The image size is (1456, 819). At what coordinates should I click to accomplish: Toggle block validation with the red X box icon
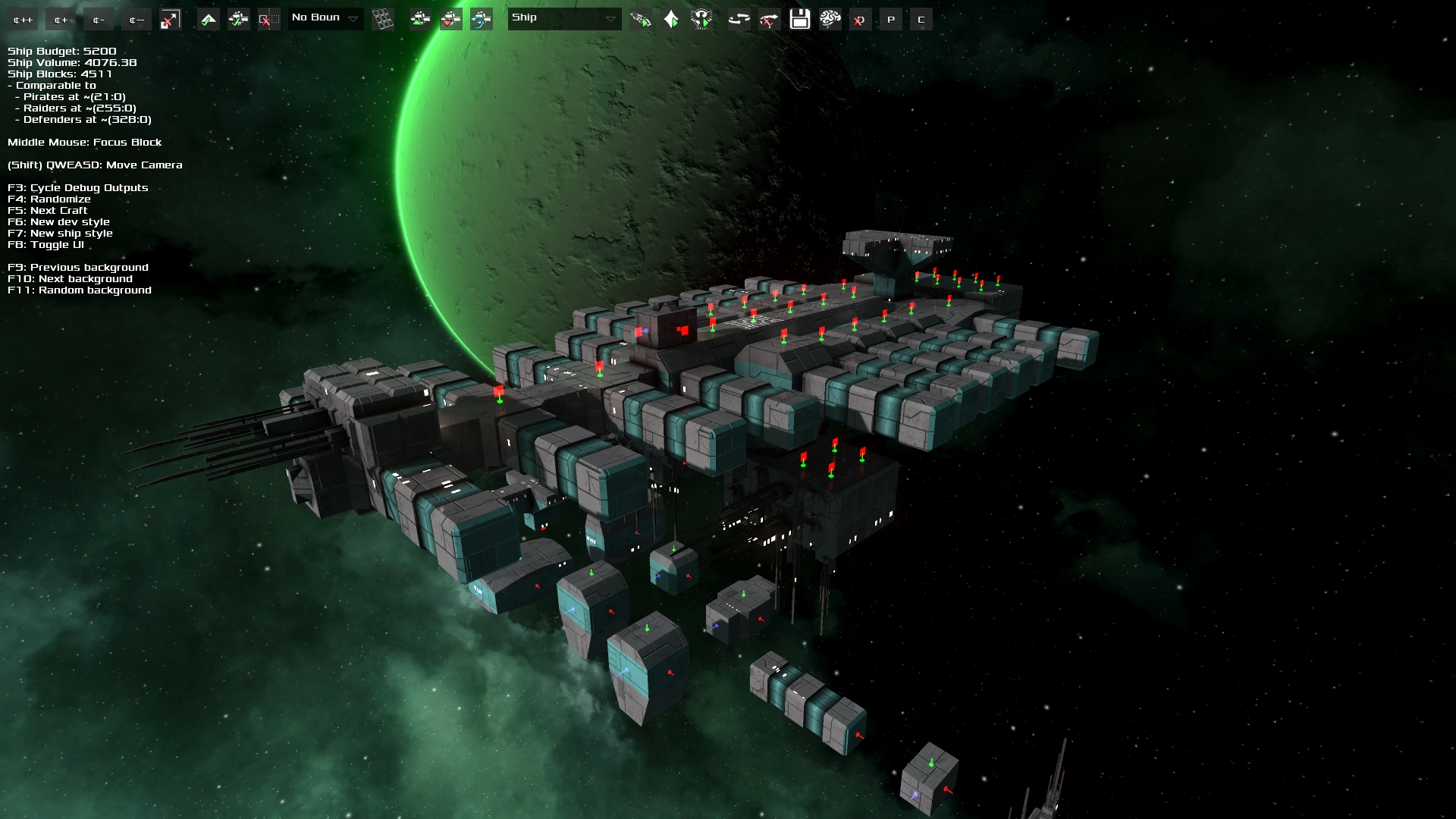pos(268,19)
